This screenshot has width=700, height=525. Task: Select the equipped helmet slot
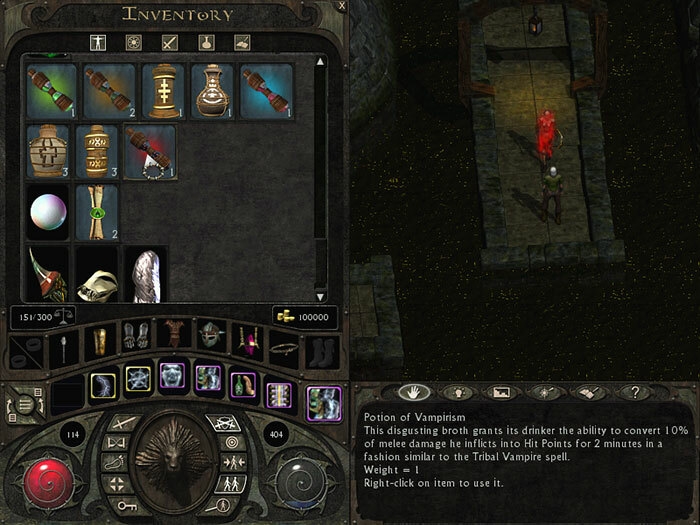click(x=210, y=338)
